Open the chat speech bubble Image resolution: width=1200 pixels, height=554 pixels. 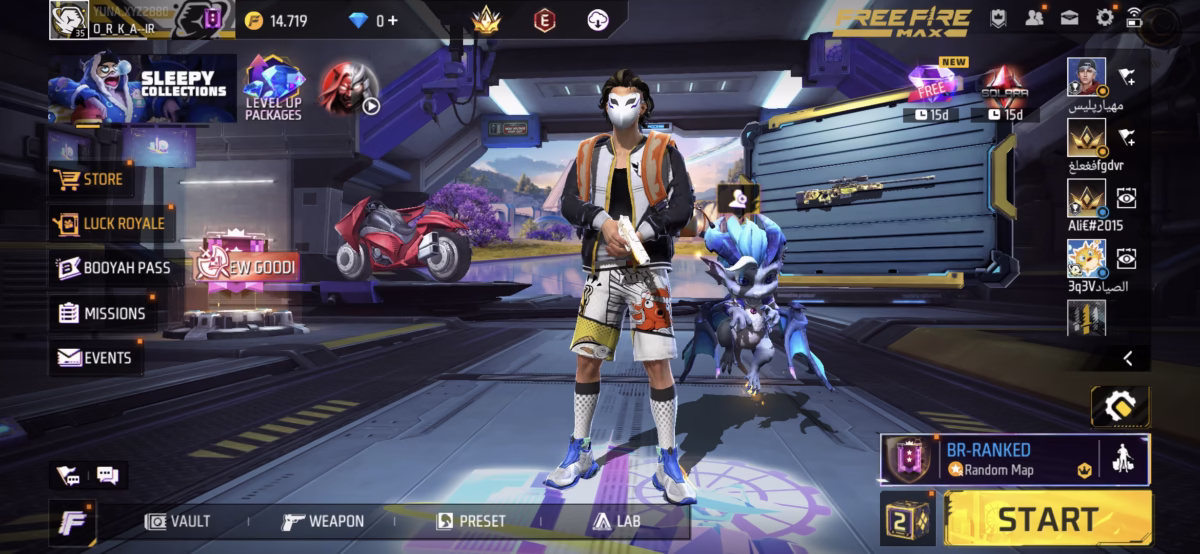[107, 476]
